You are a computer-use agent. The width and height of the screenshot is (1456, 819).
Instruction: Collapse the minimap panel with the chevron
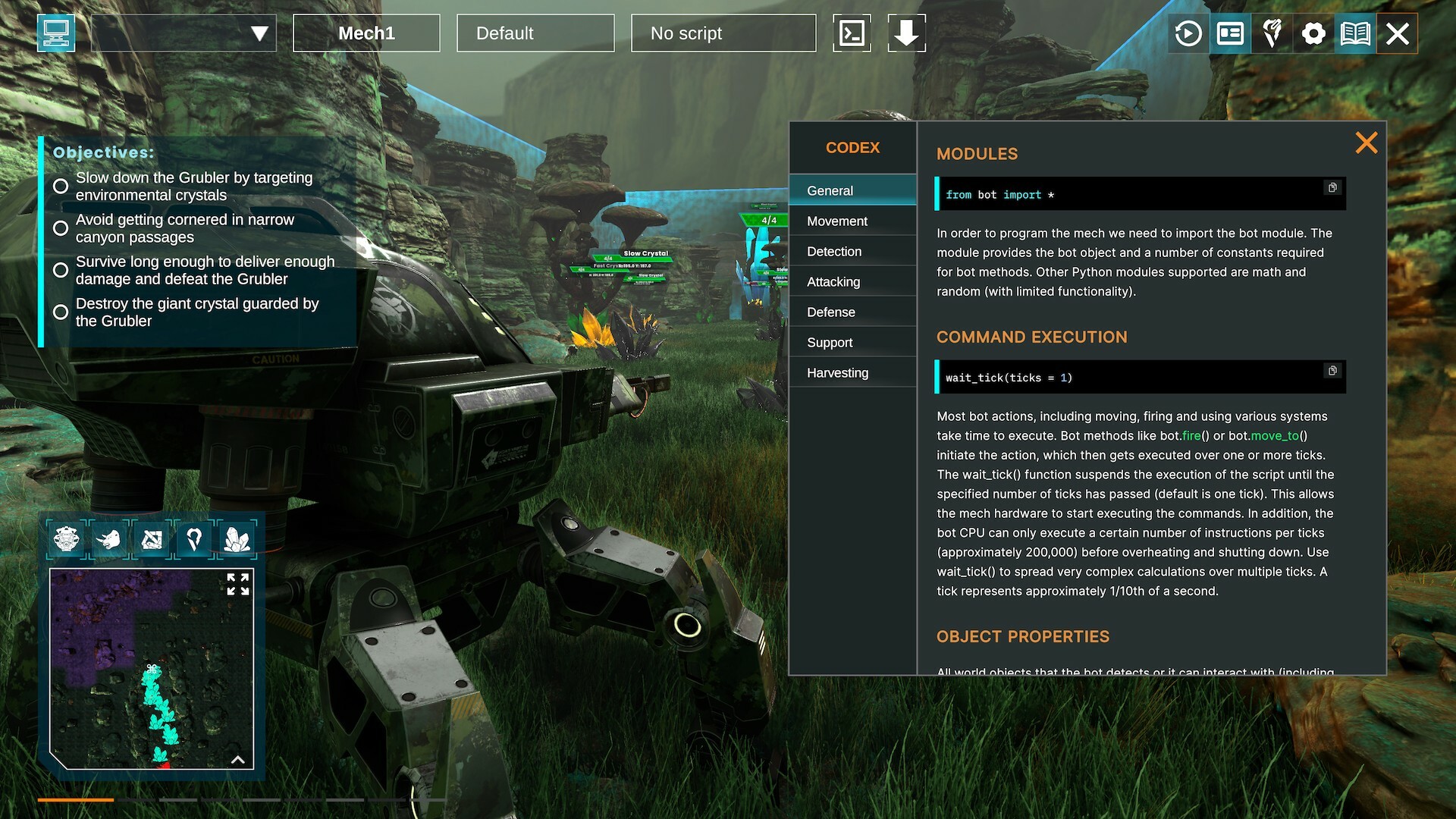(x=239, y=758)
